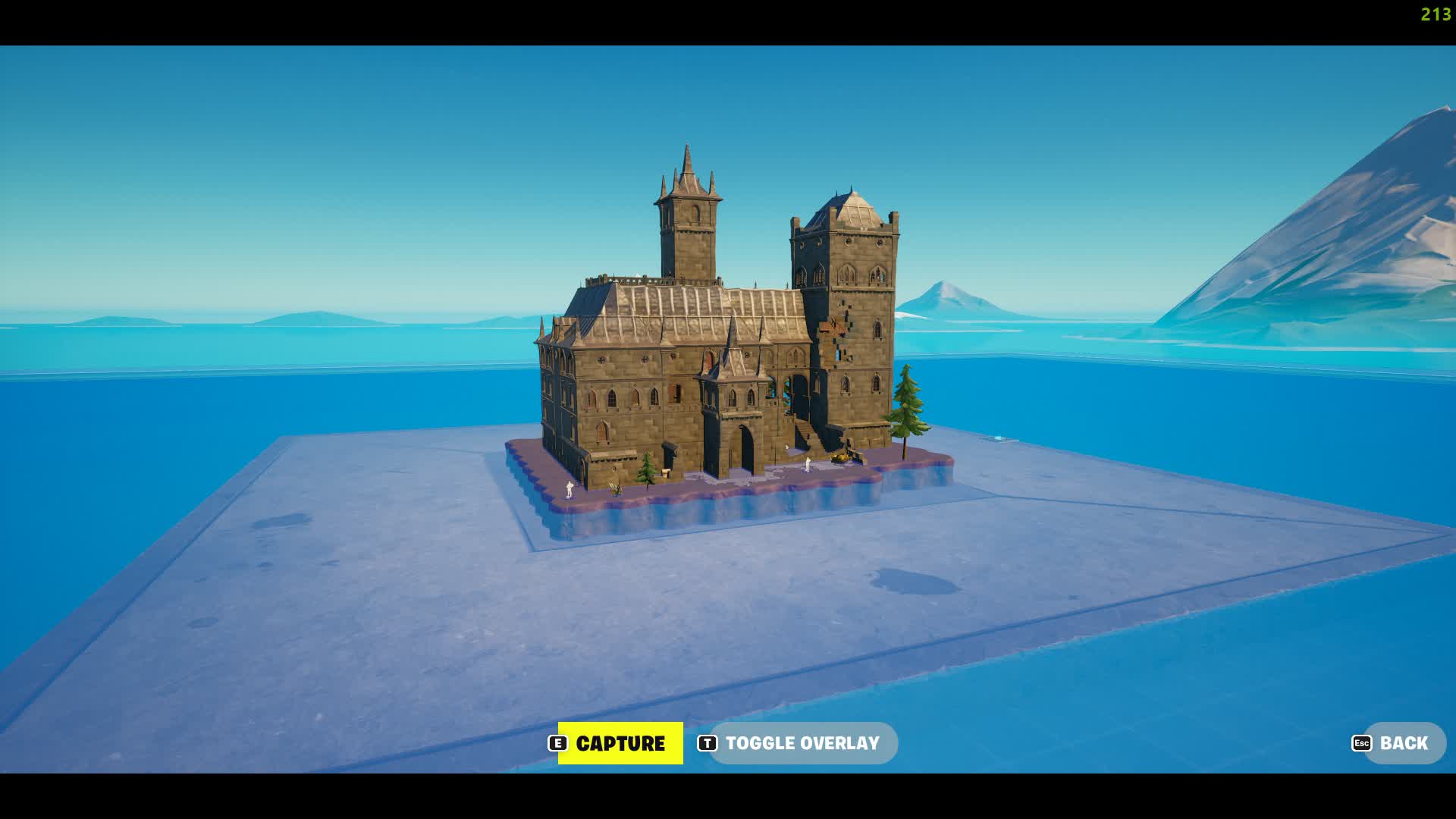
Task: Click the character standing near the entrance courtyard
Action: tap(807, 463)
